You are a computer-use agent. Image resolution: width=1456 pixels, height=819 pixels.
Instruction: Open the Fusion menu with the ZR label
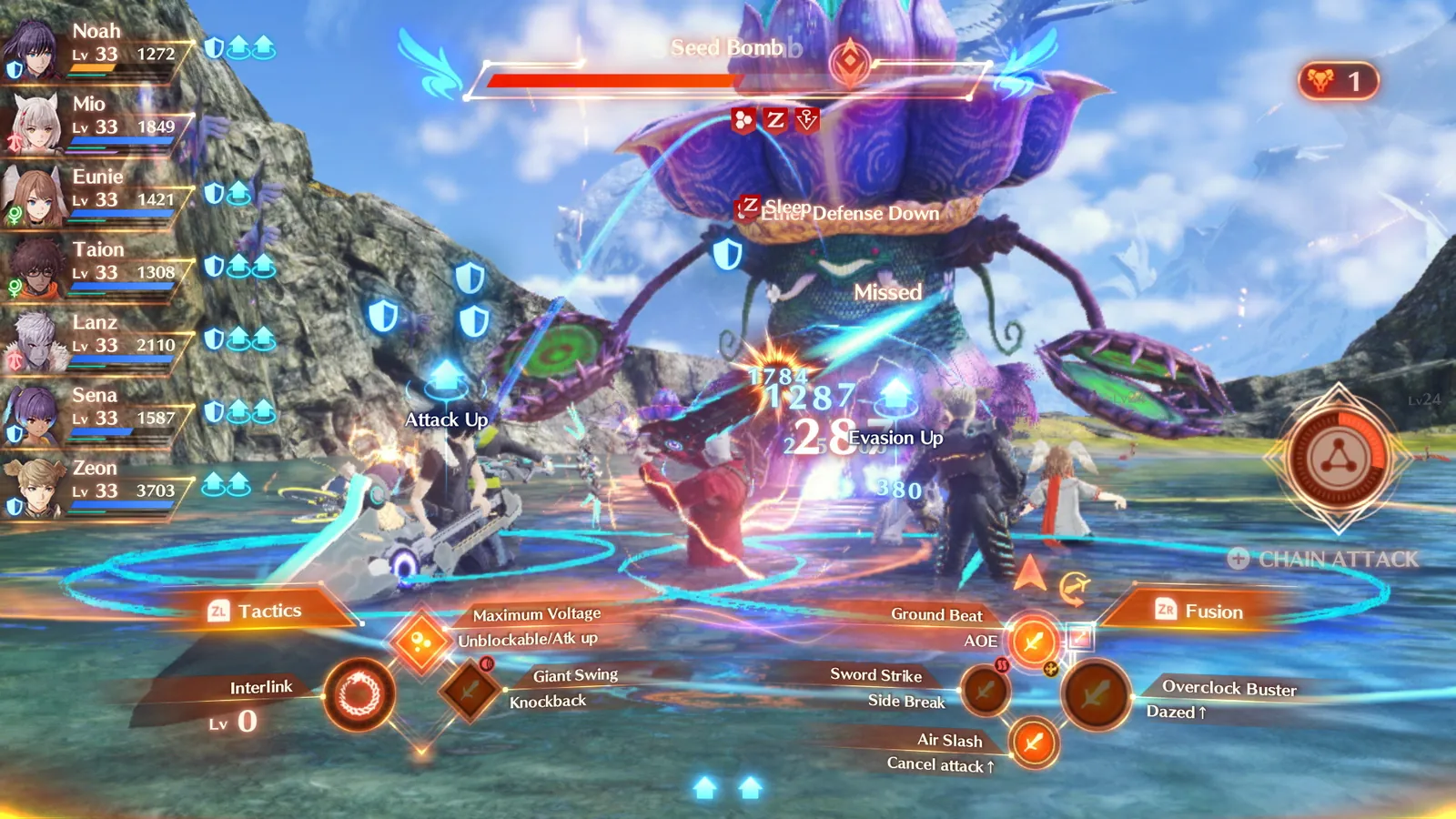coord(1199,612)
